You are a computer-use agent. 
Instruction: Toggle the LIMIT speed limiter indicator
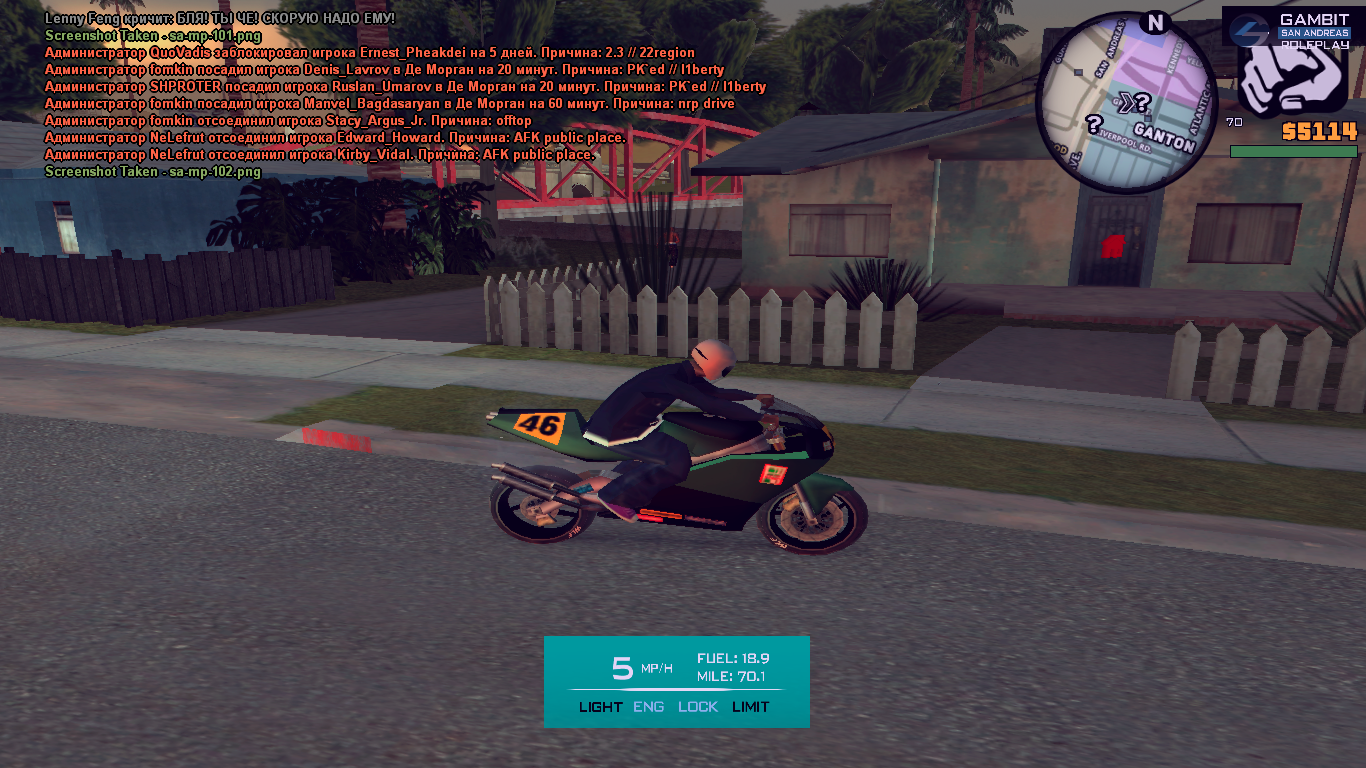point(751,707)
